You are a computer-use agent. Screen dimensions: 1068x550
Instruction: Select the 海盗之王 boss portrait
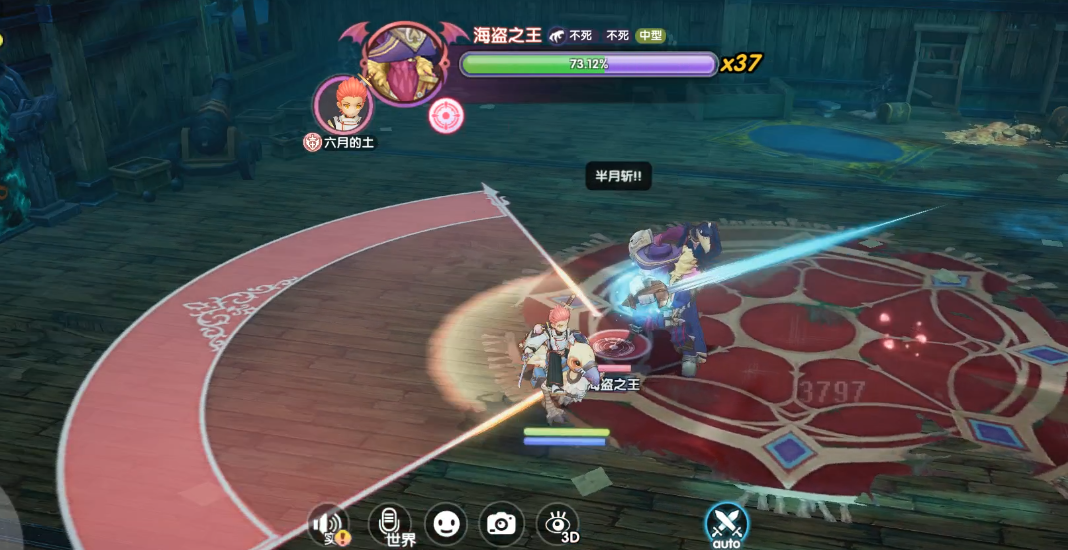coord(403,60)
